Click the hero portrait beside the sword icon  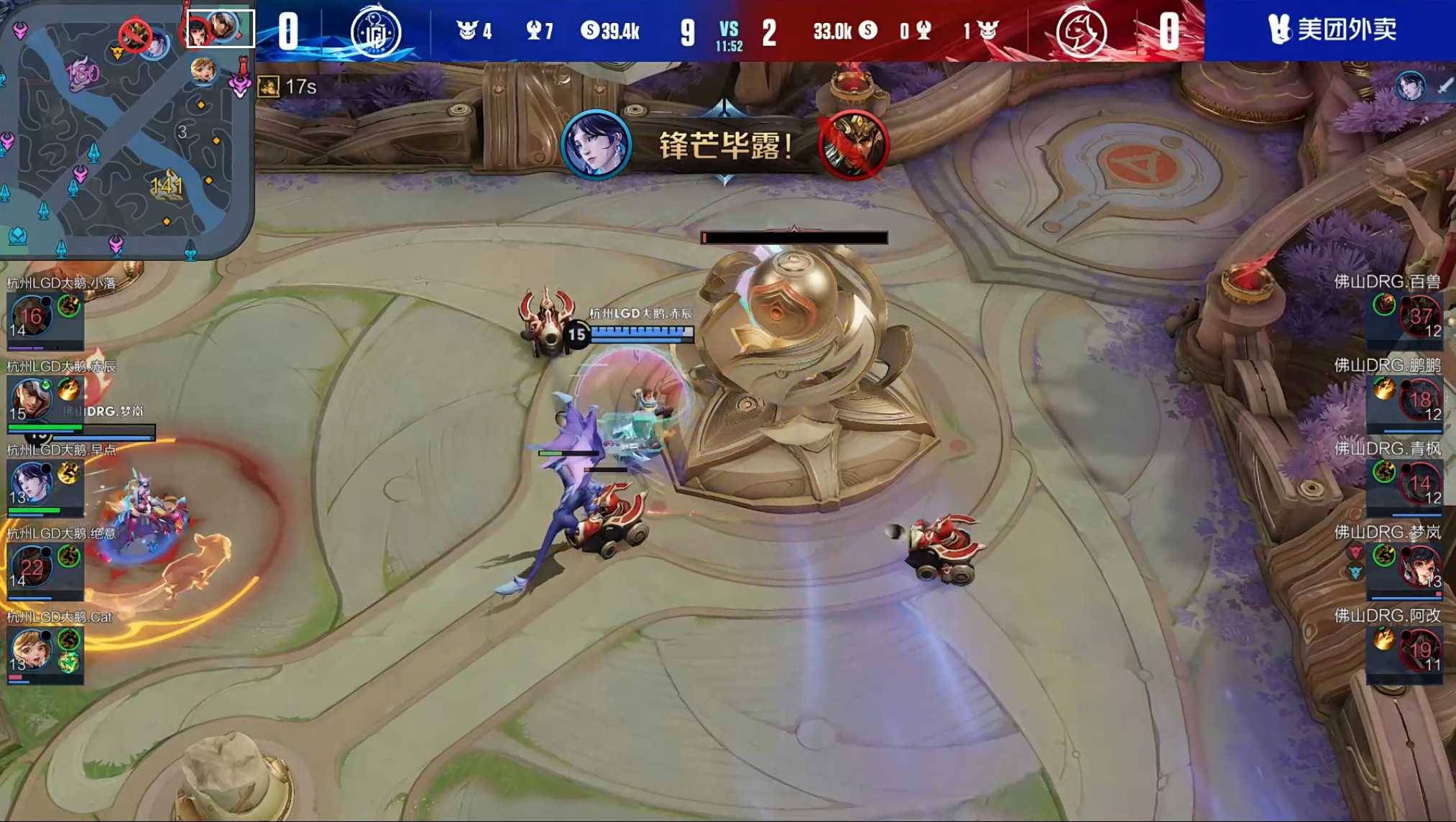(x=1410, y=86)
